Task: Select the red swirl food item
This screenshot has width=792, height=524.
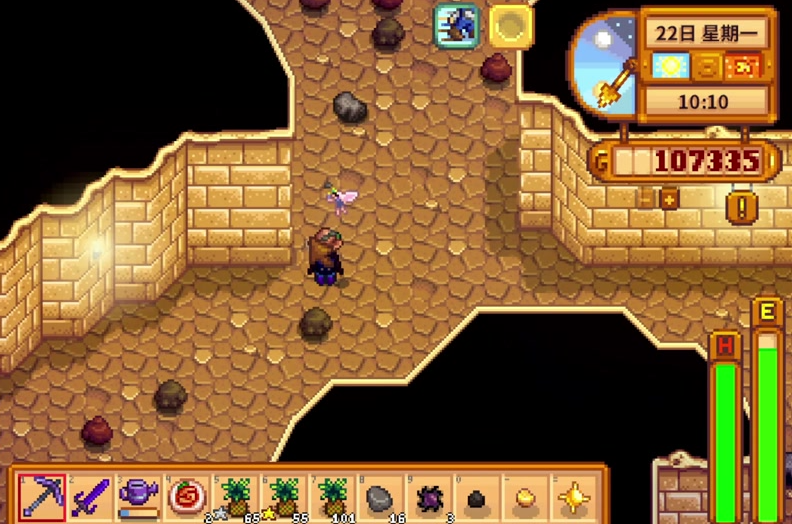Action: pos(187,495)
